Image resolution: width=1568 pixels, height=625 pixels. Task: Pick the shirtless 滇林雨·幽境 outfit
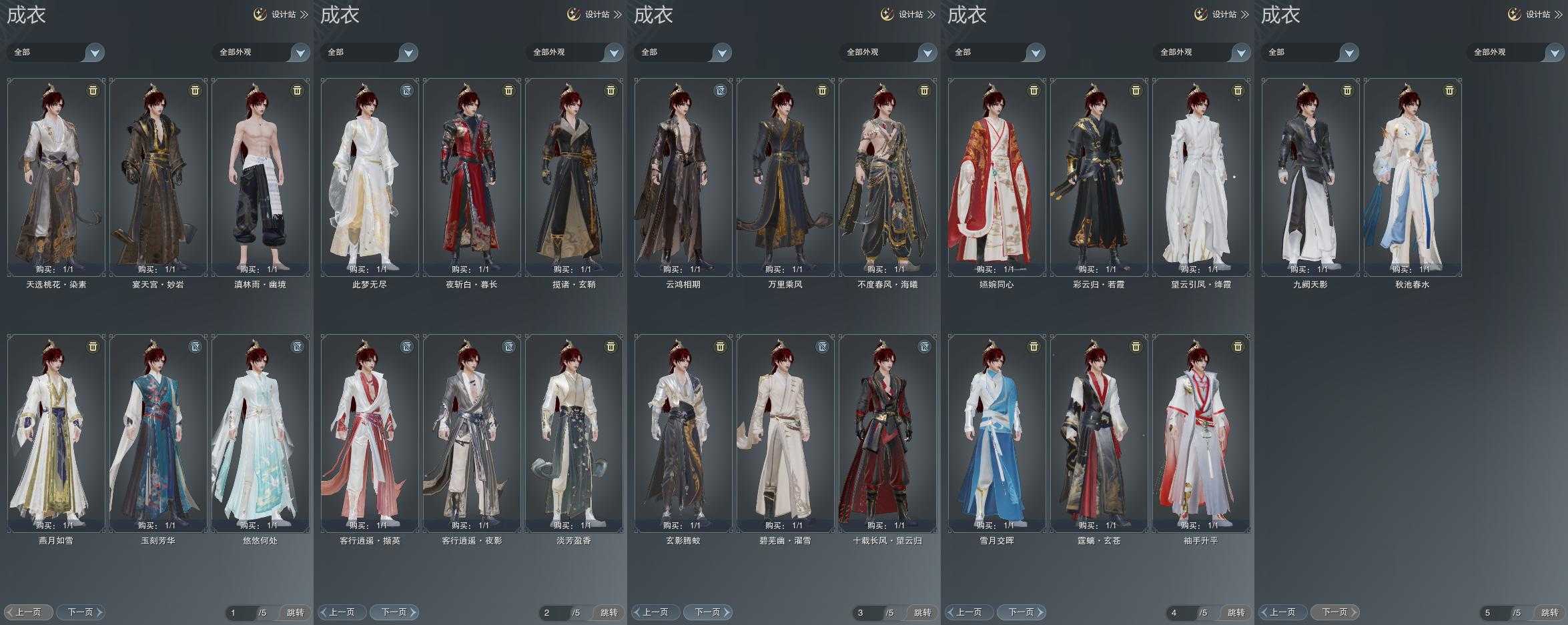click(x=260, y=177)
